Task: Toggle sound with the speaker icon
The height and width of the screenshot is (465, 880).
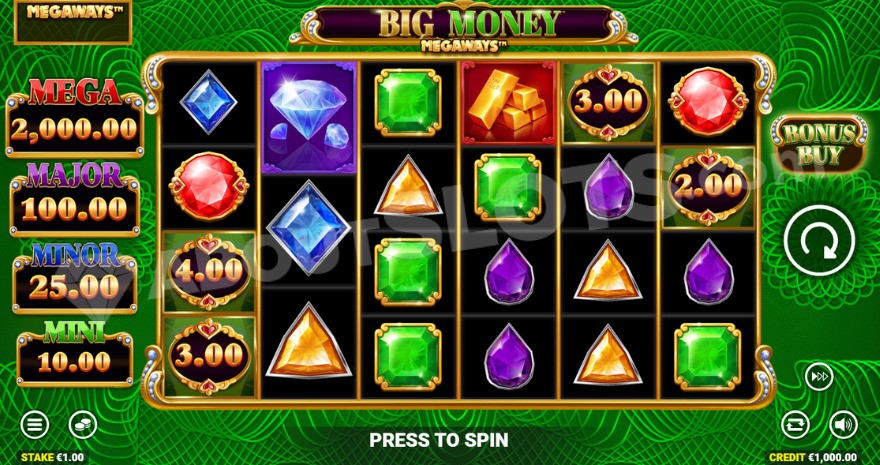Action: point(843,424)
